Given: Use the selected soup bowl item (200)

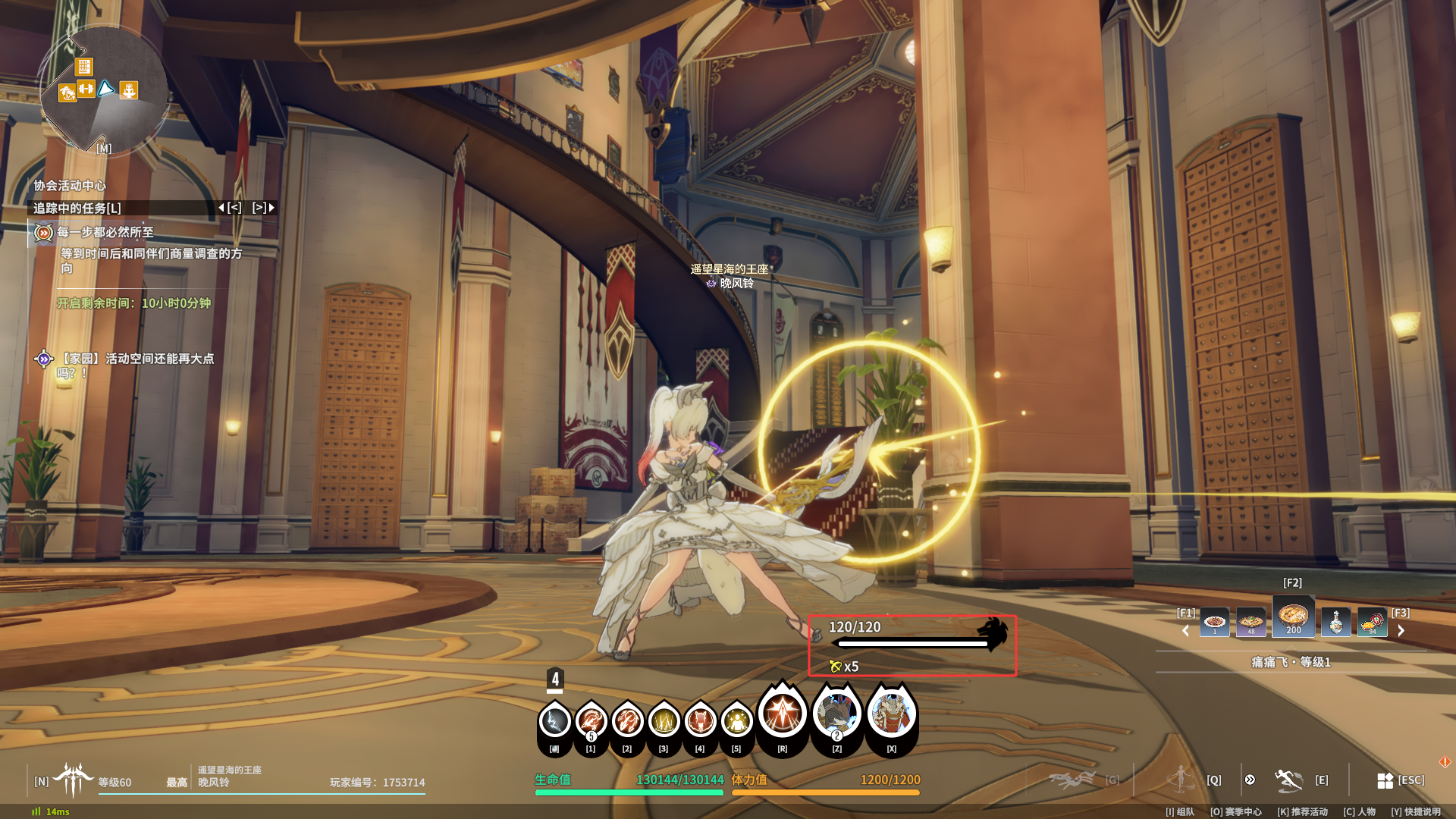Looking at the screenshot, I should 1293,617.
